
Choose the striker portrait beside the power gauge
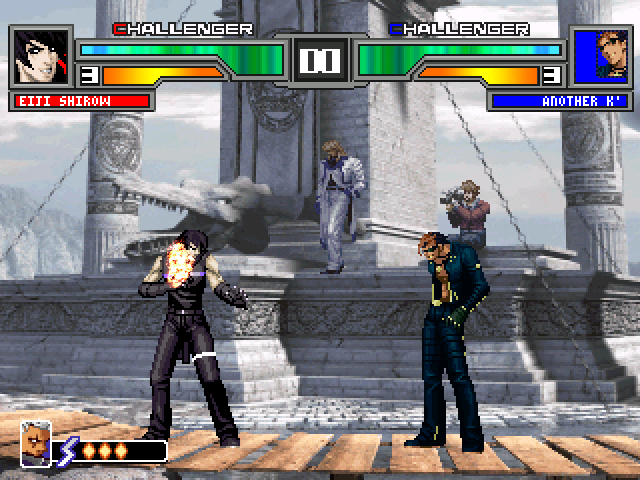pos(36,444)
